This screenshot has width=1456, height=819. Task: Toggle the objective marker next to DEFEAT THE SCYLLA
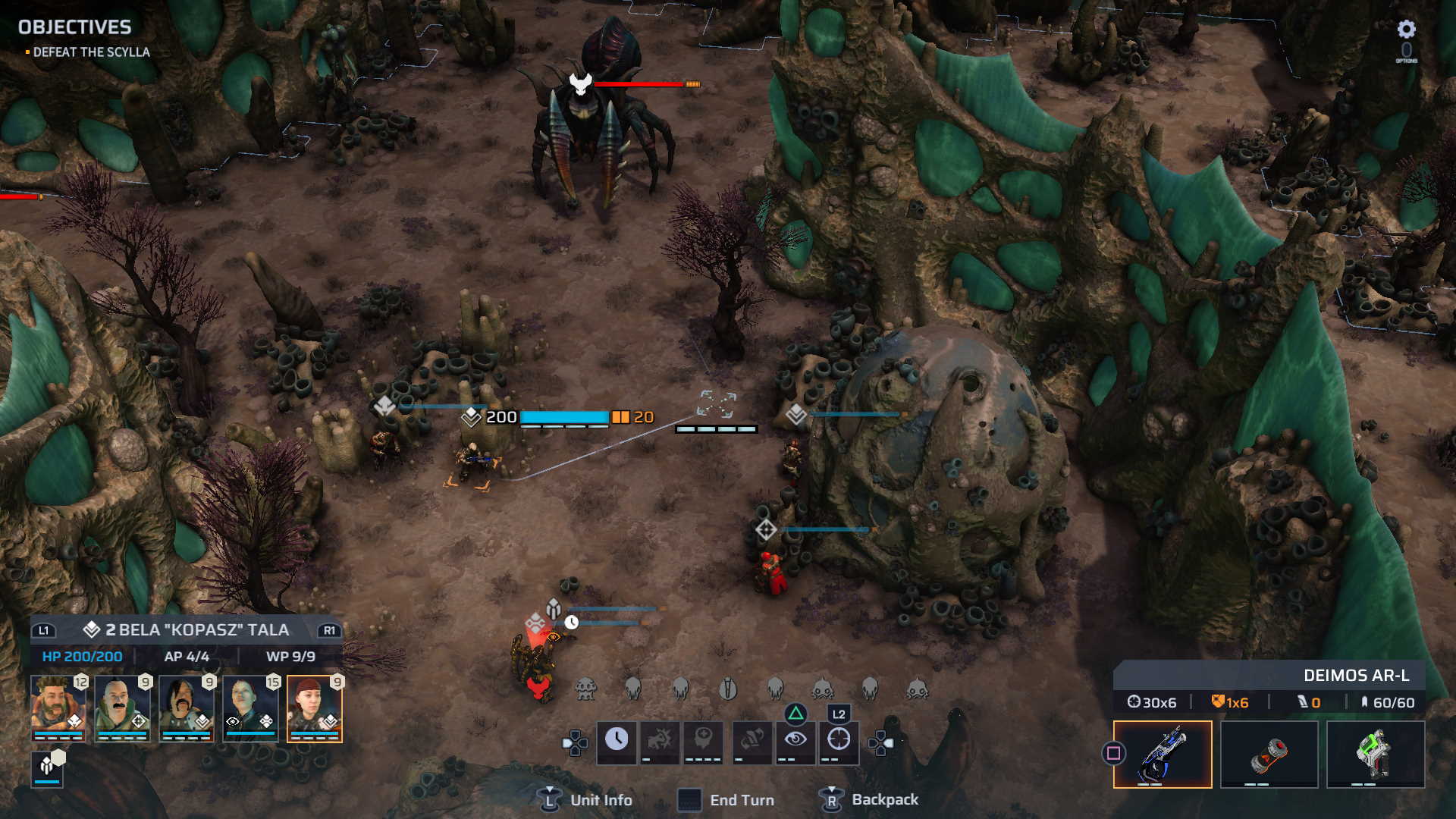(x=27, y=52)
